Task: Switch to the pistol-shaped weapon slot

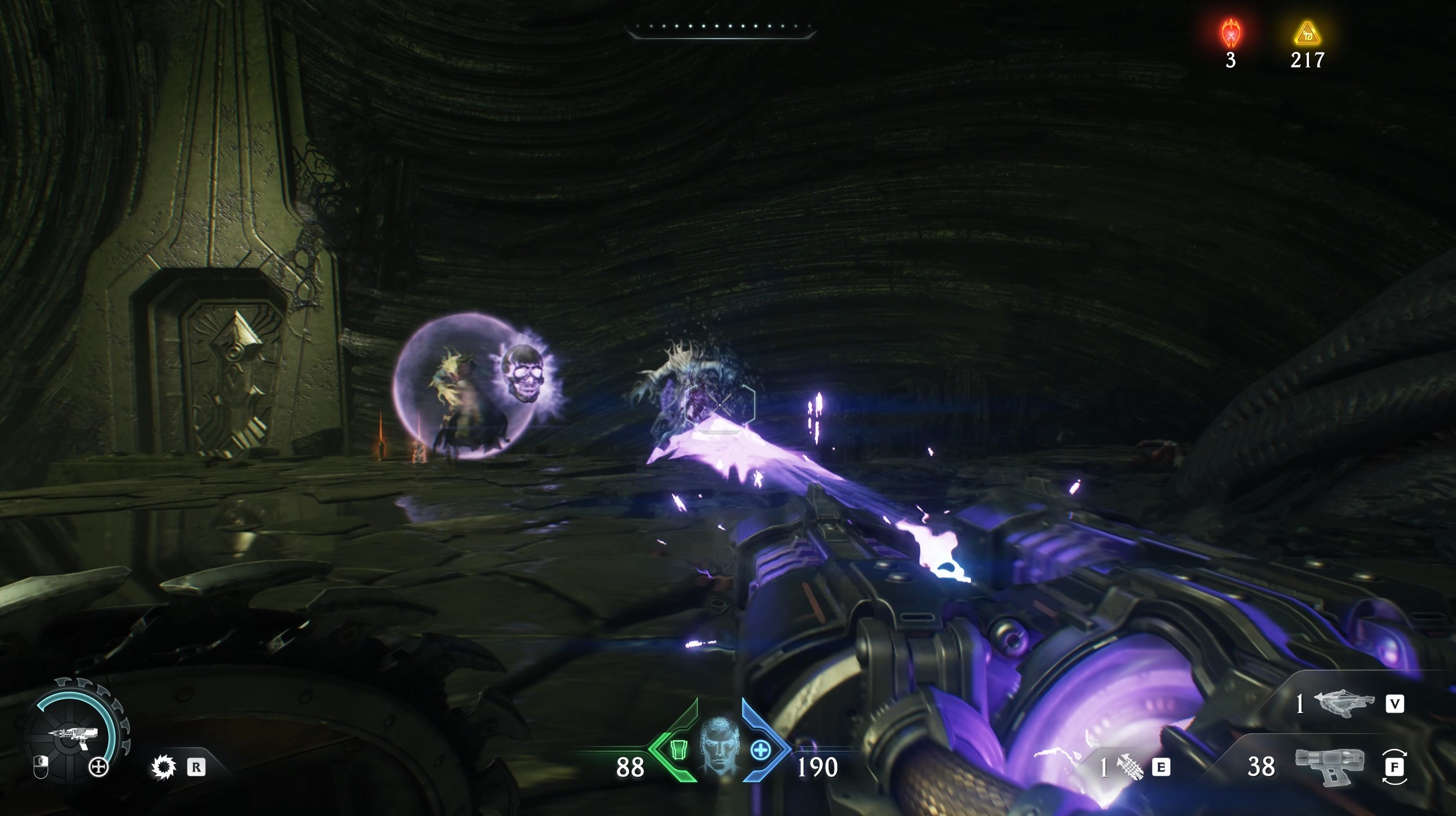Action: pyautogui.click(x=1329, y=766)
